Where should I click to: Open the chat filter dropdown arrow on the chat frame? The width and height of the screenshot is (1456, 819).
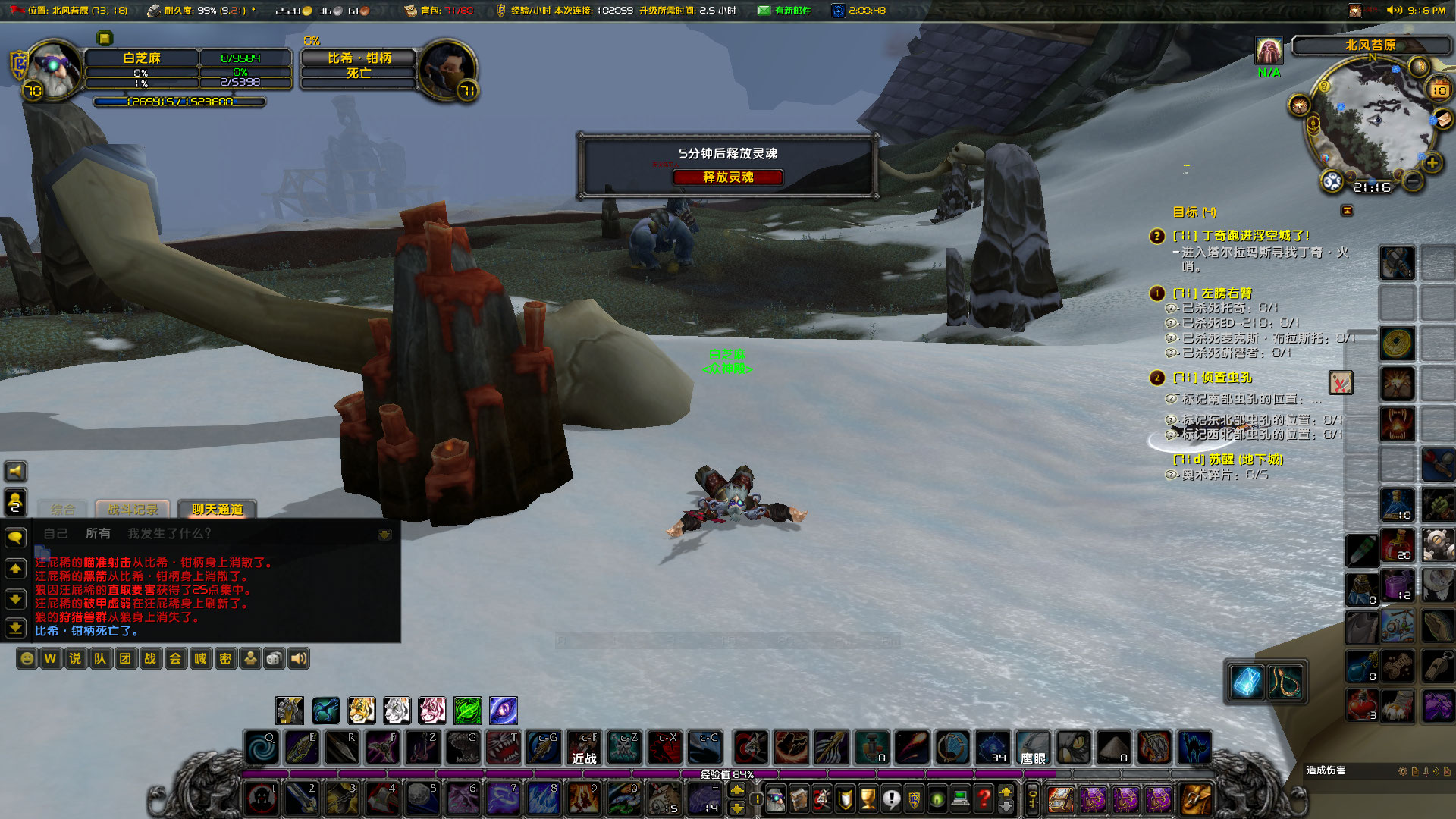(385, 533)
